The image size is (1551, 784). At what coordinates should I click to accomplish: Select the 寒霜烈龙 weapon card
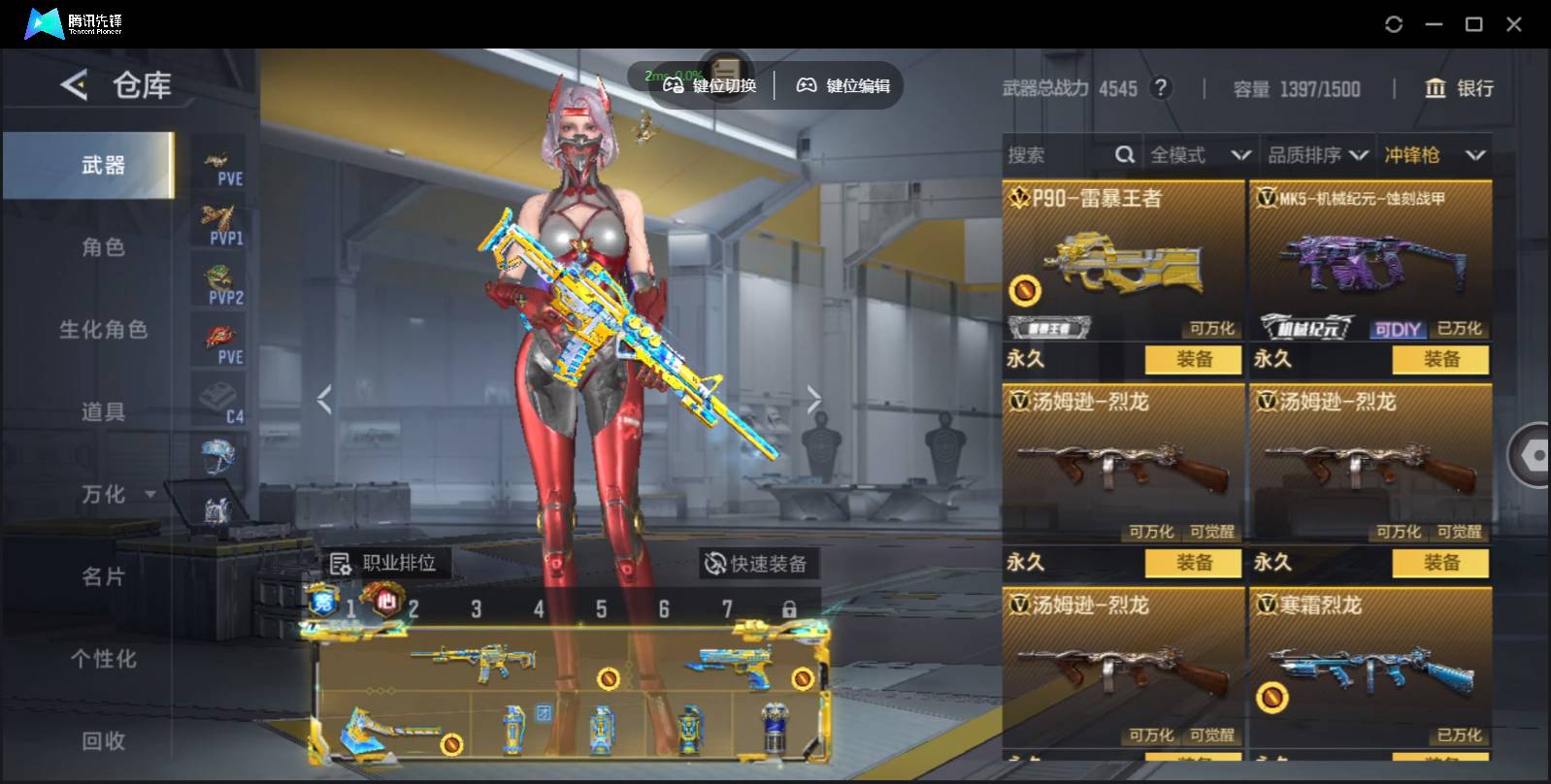pyautogui.click(x=1369, y=665)
